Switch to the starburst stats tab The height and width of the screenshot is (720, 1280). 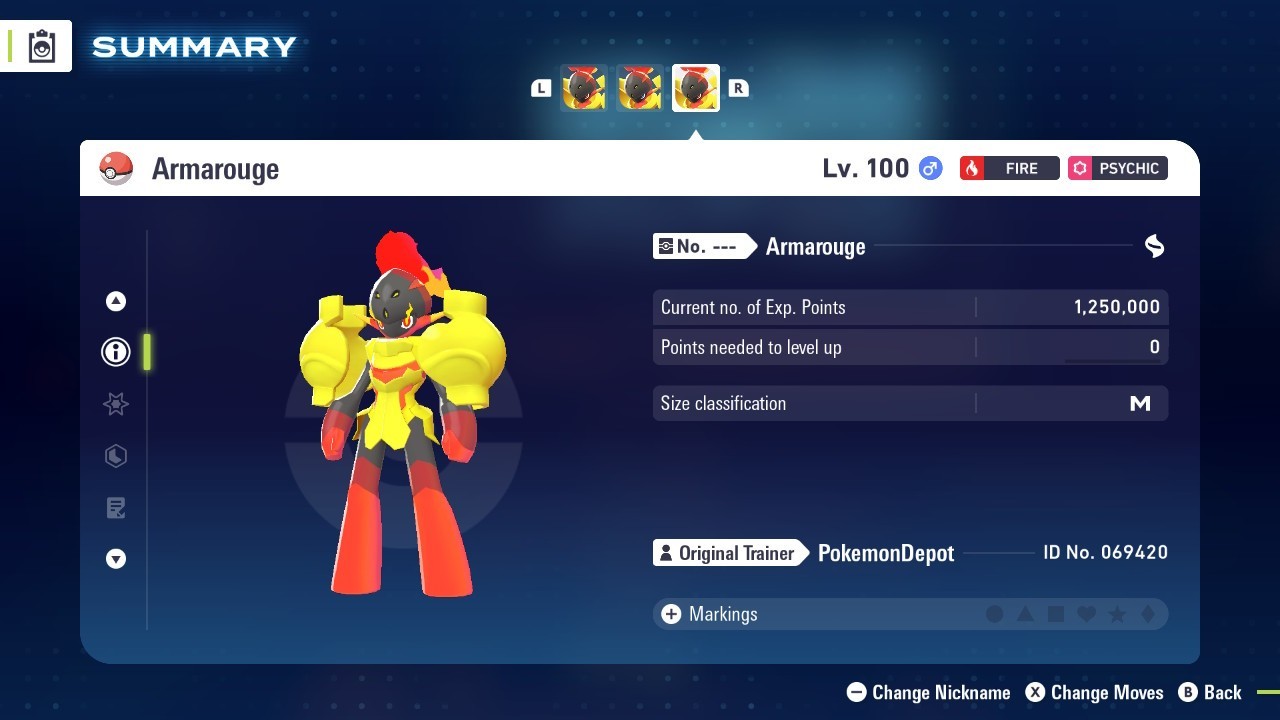click(x=116, y=404)
